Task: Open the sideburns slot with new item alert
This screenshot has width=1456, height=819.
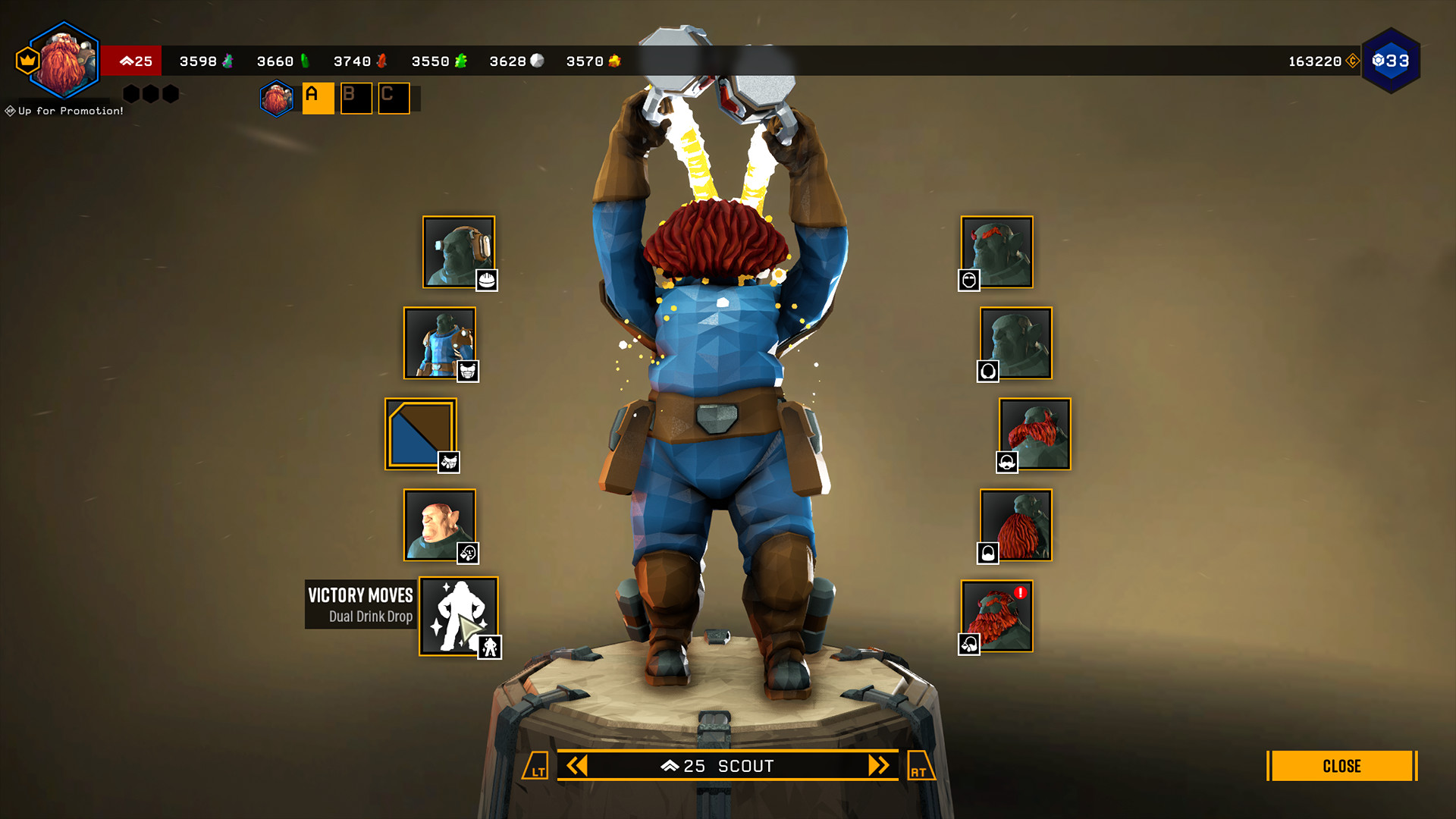Action: pyautogui.click(x=997, y=614)
